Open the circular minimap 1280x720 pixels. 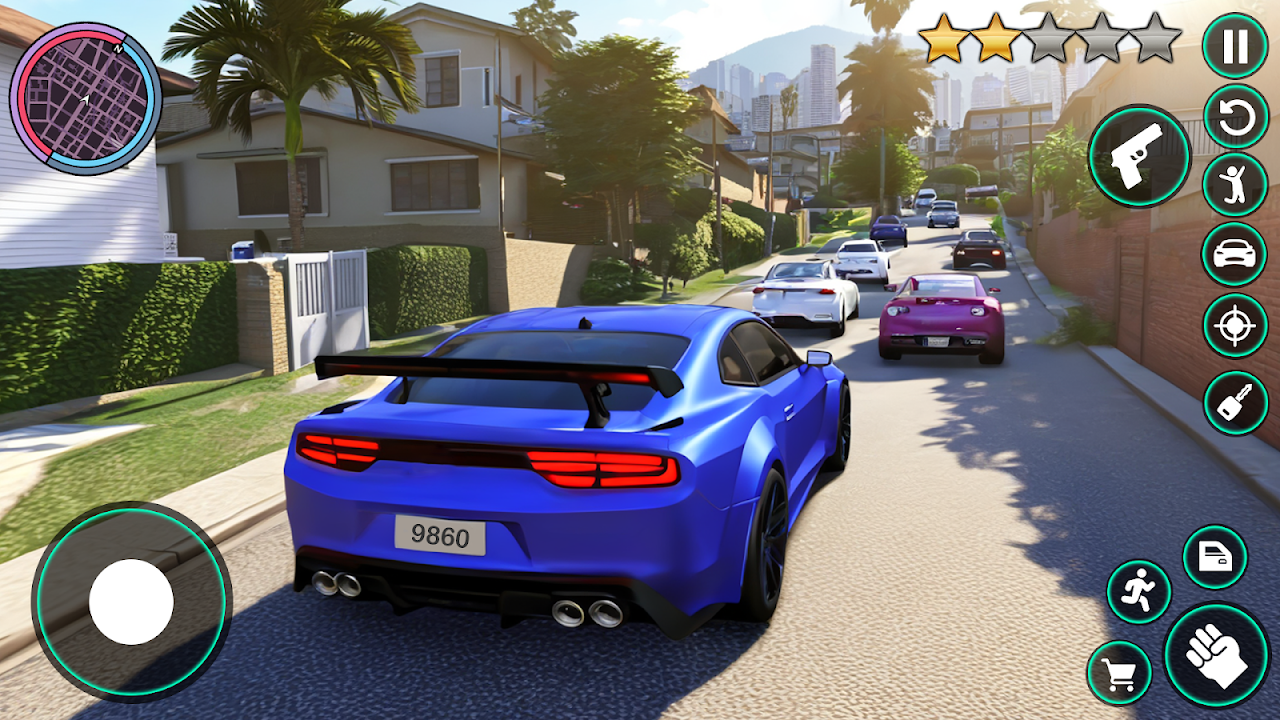[85, 99]
